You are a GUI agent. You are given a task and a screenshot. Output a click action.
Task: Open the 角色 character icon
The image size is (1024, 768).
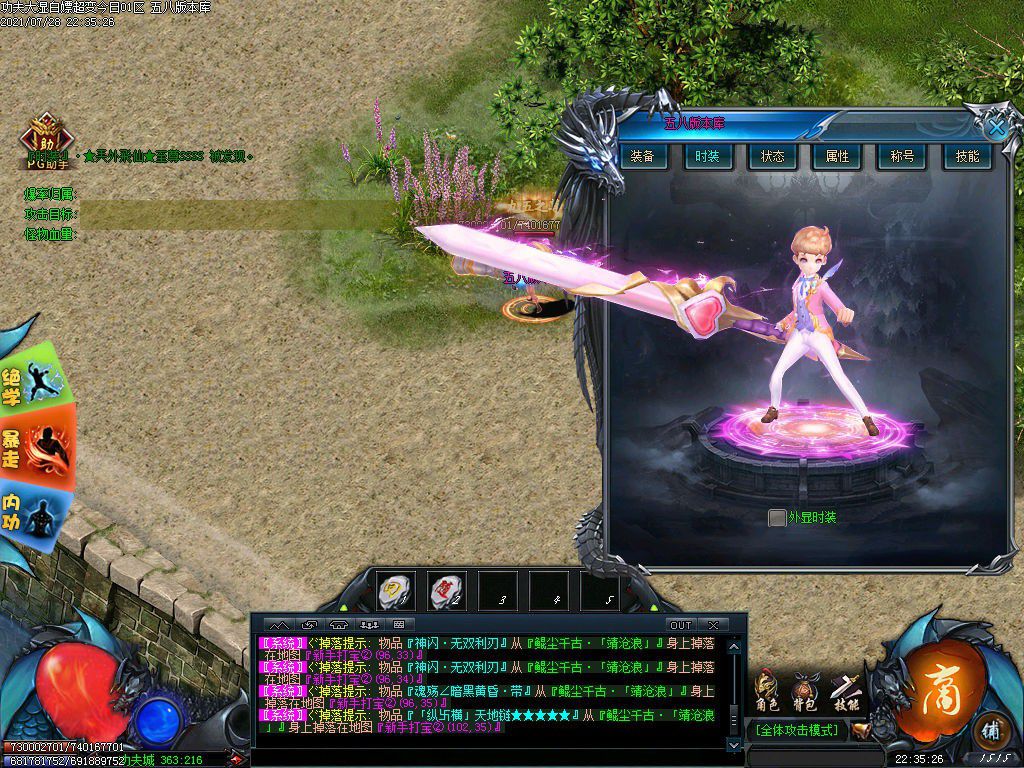pos(768,692)
